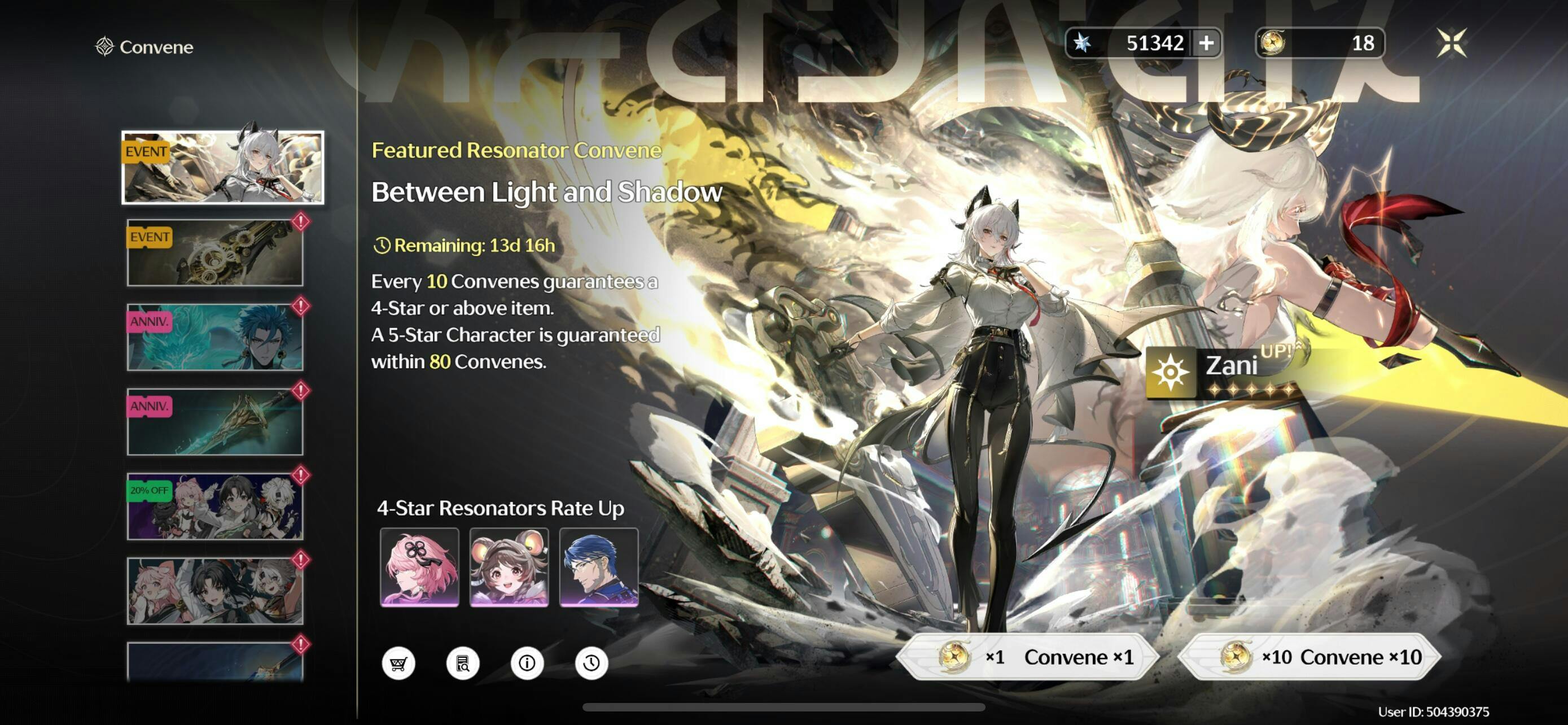Select the 20% OFF banner
This screenshot has height=725, width=1568.
click(215, 506)
